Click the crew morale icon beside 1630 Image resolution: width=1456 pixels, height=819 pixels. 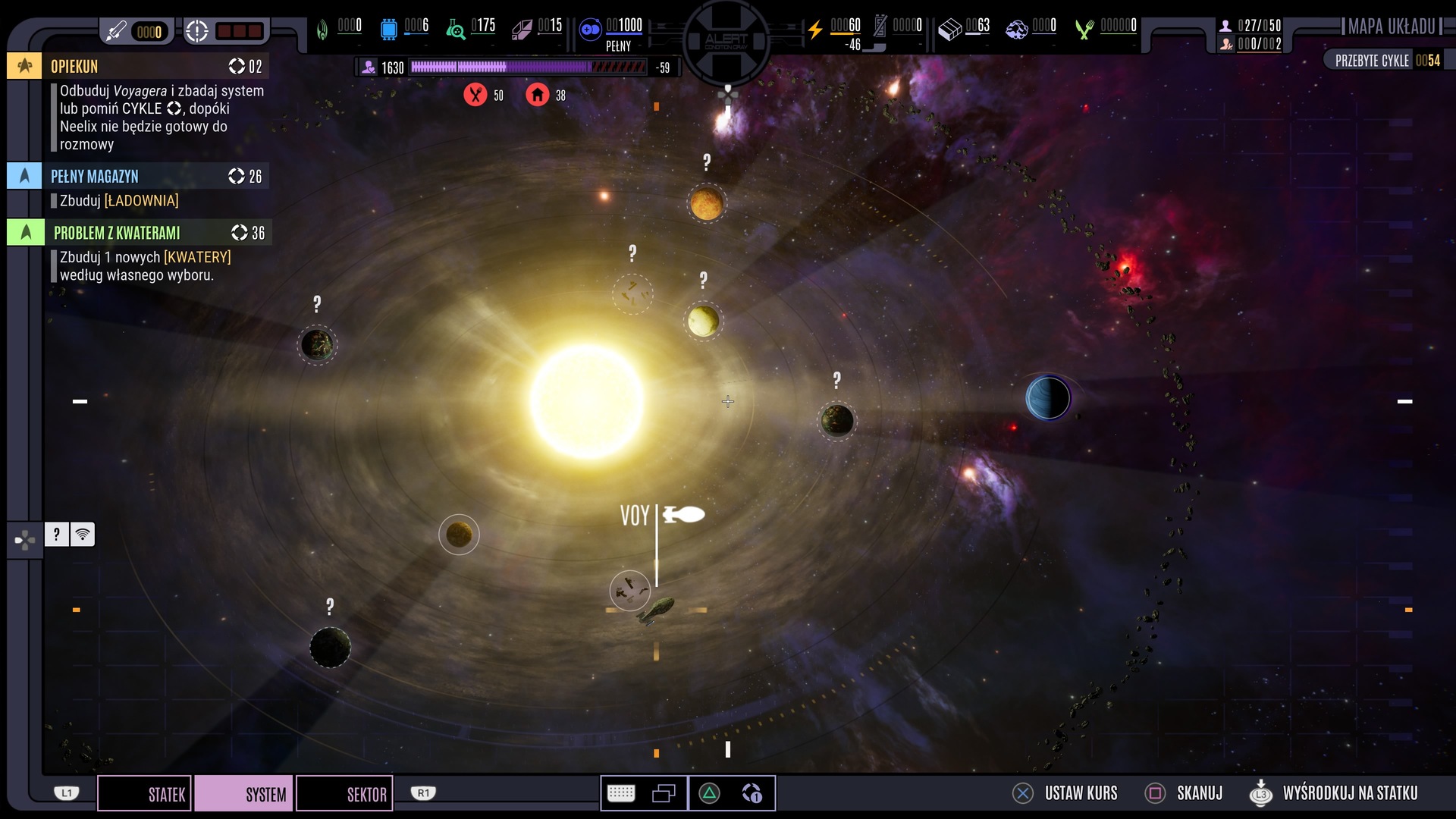369,67
